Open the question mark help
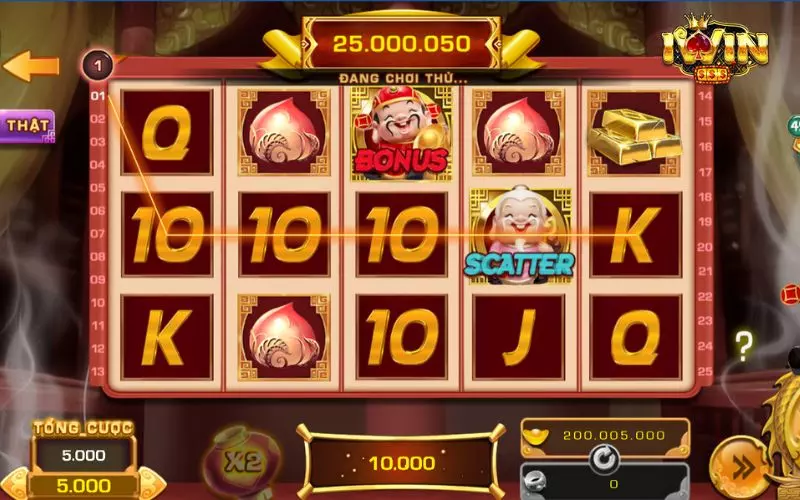Image resolution: width=800 pixels, height=500 pixels. (743, 346)
